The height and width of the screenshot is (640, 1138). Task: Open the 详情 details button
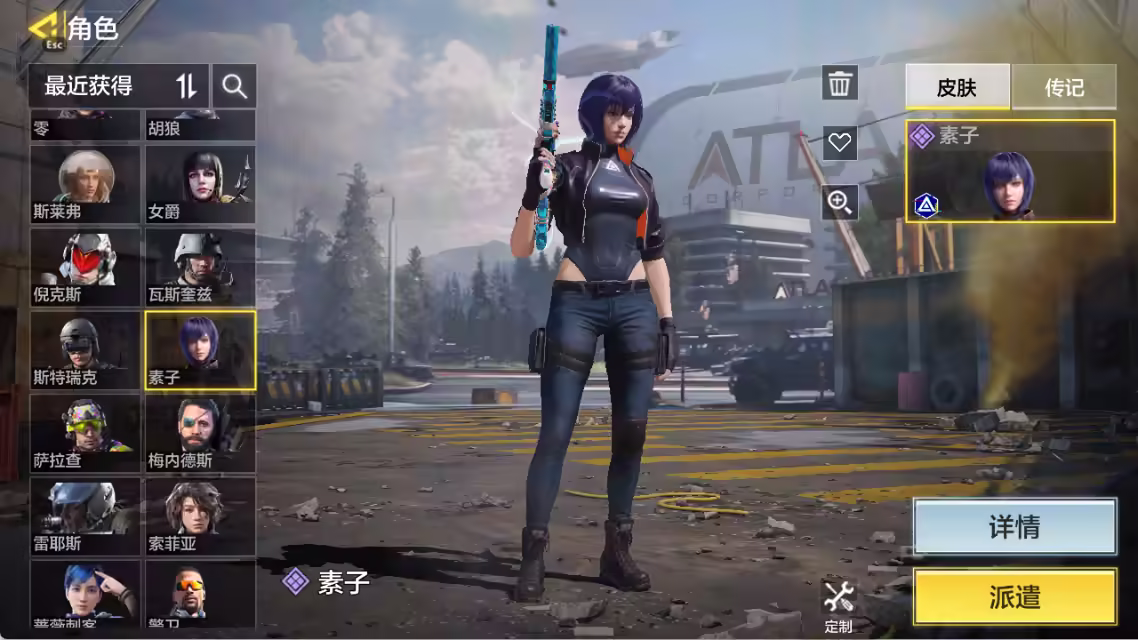click(x=1015, y=527)
